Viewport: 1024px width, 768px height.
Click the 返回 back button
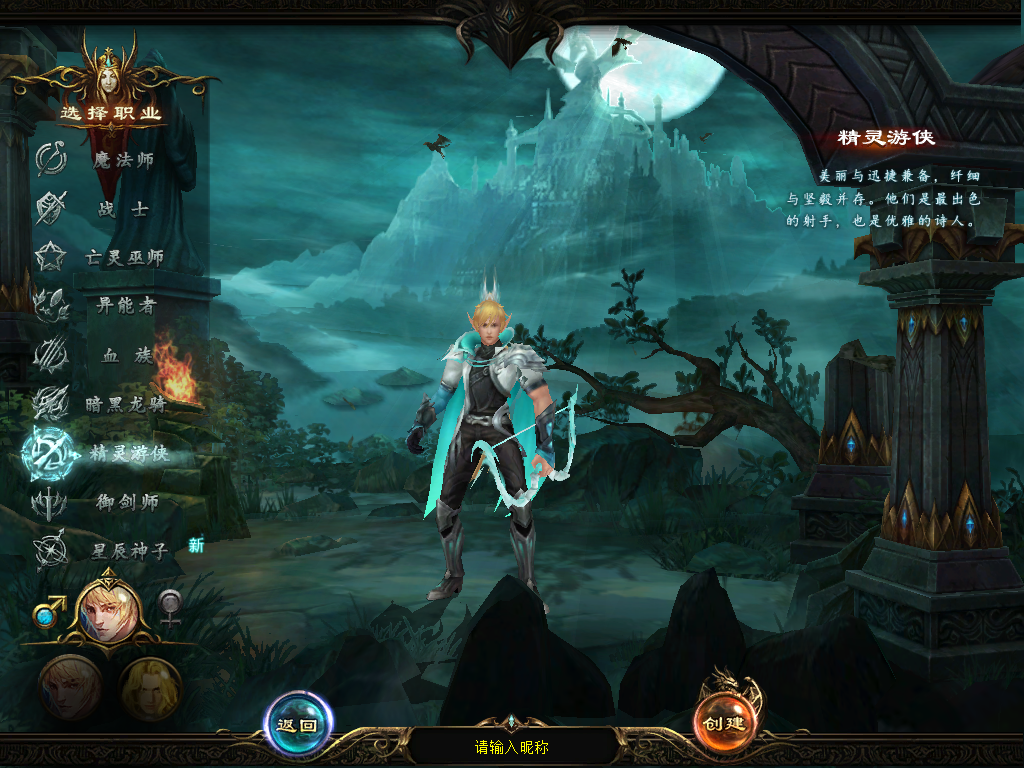click(298, 725)
